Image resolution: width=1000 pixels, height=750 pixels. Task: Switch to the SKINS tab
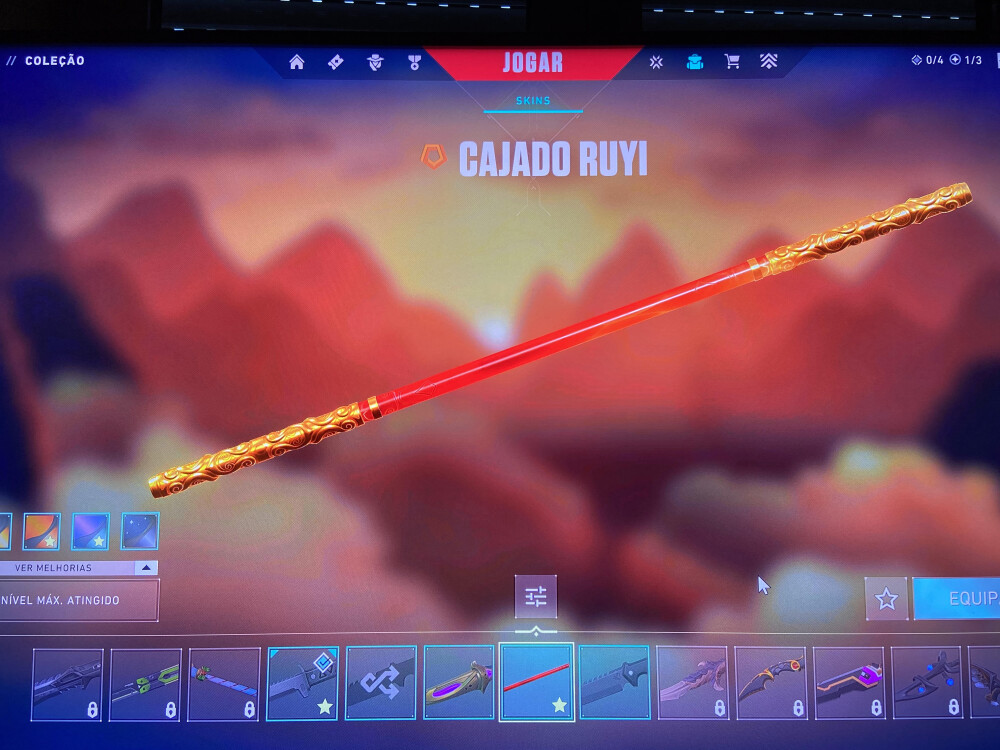click(x=532, y=101)
